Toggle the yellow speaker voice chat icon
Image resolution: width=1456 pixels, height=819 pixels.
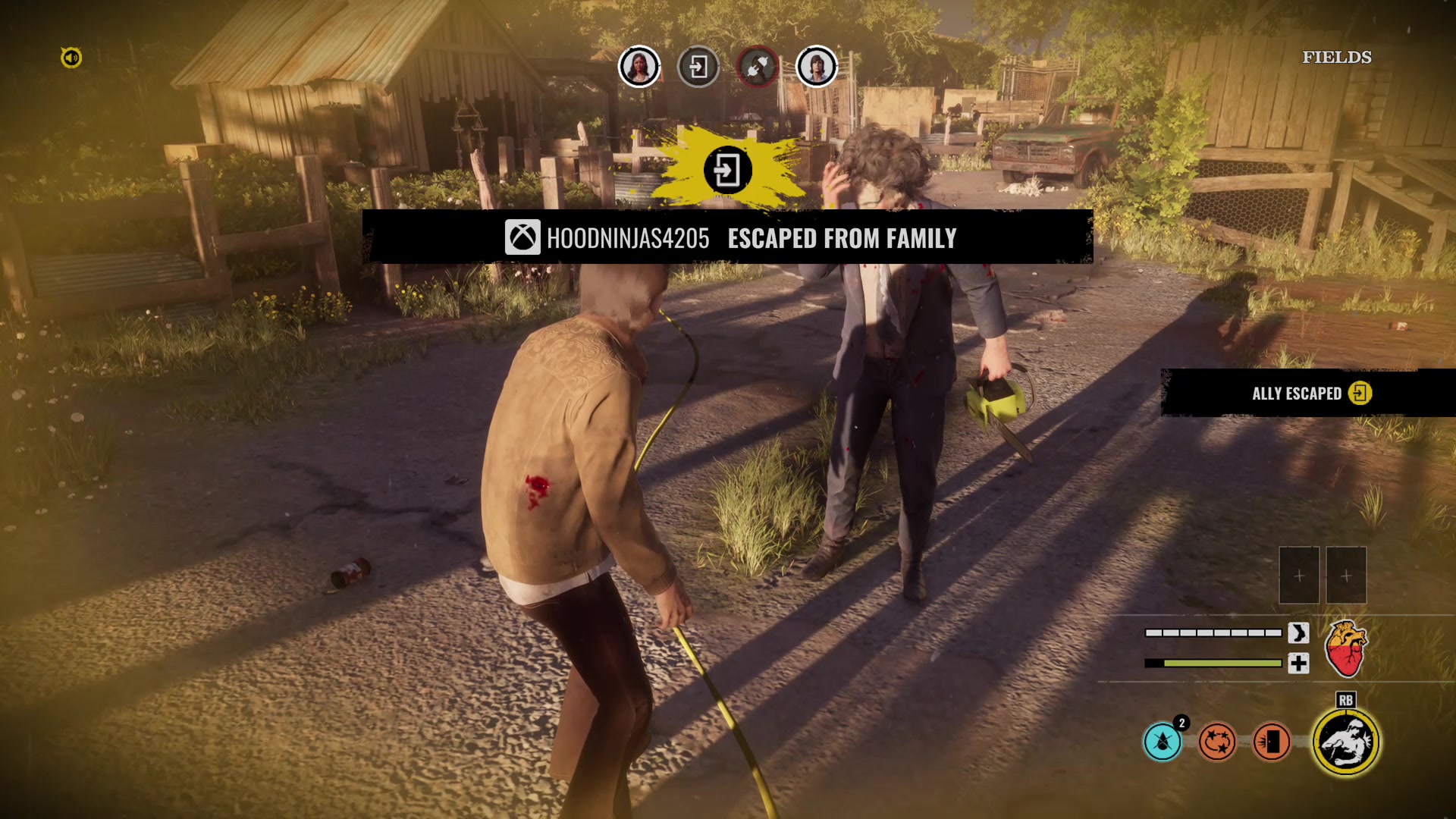pyautogui.click(x=71, y=58)
